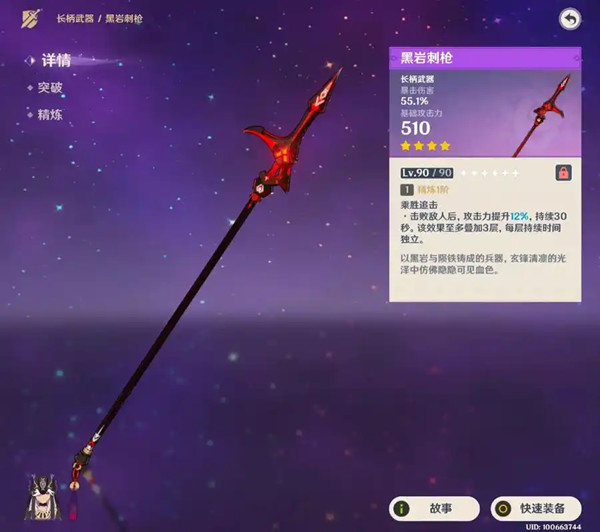This screenshot has height=532, width=600.
Task: Open the 突破 ascension tab
Action: 50,87
